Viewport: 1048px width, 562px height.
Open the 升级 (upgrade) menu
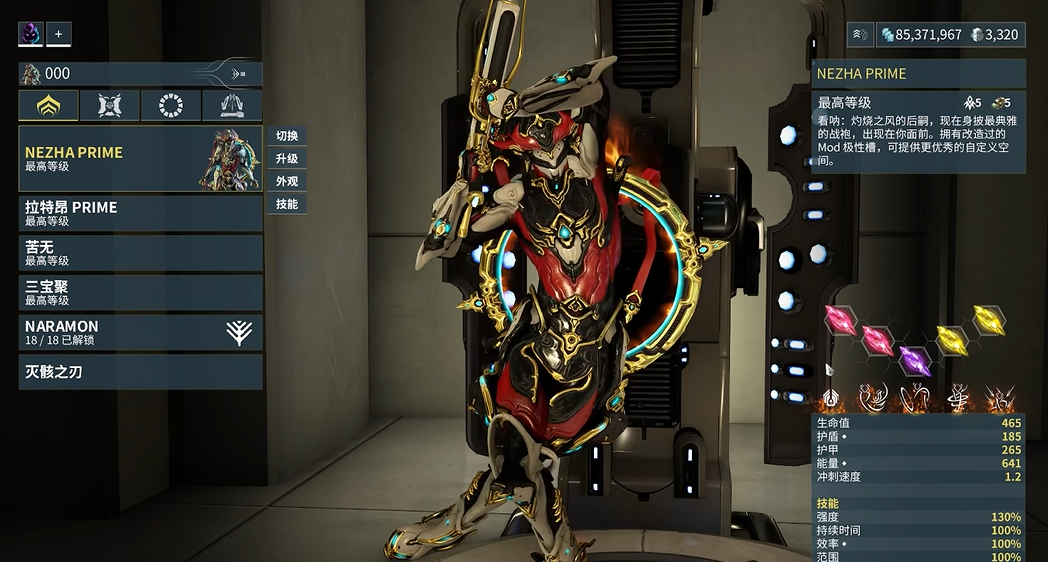click(287, 159)
